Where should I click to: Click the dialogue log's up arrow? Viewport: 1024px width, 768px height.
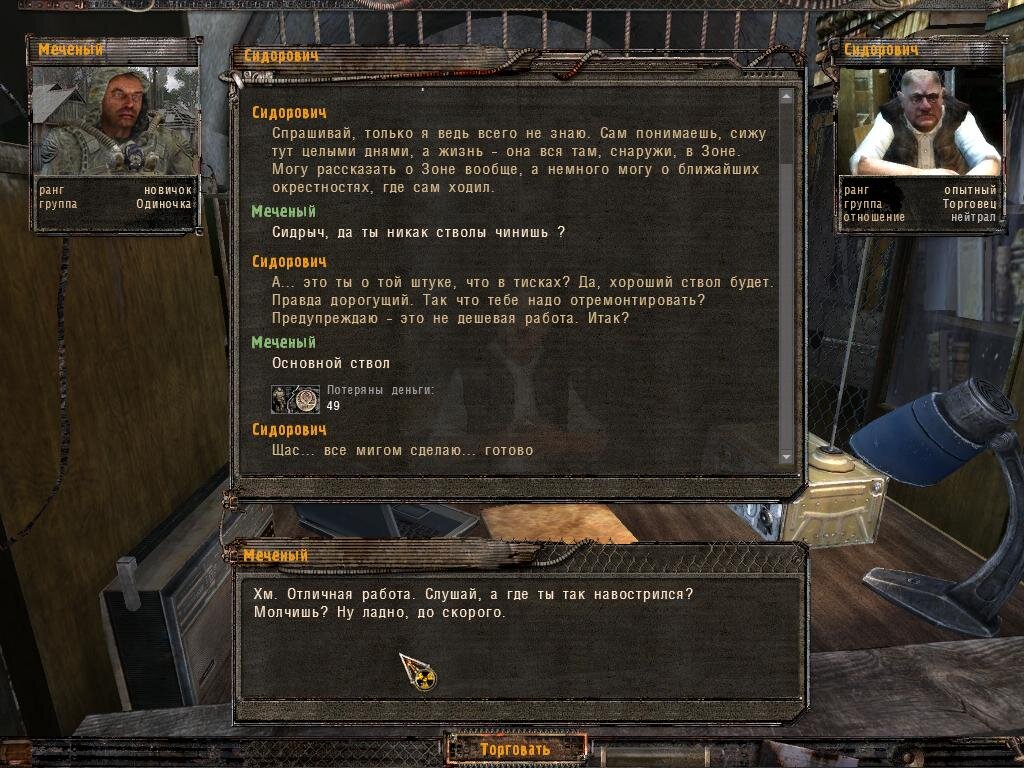click(x=786, y=96)
